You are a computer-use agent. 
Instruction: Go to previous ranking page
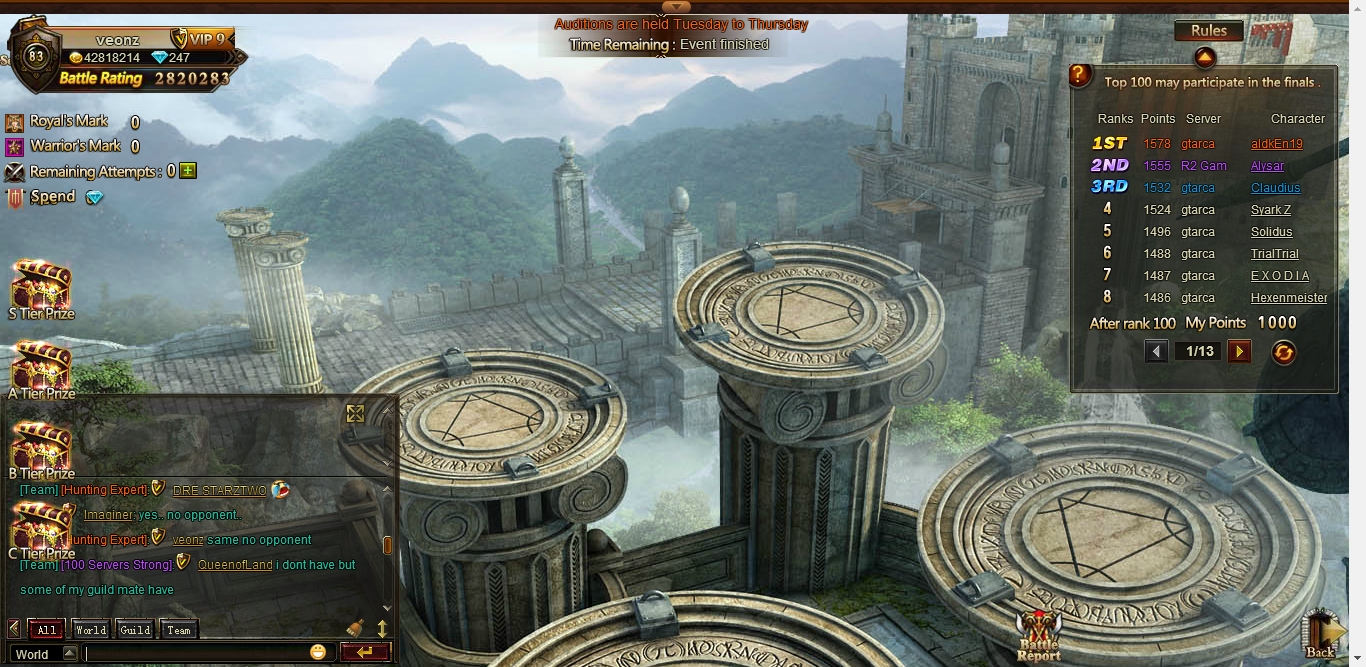(x=1156, y=351)
